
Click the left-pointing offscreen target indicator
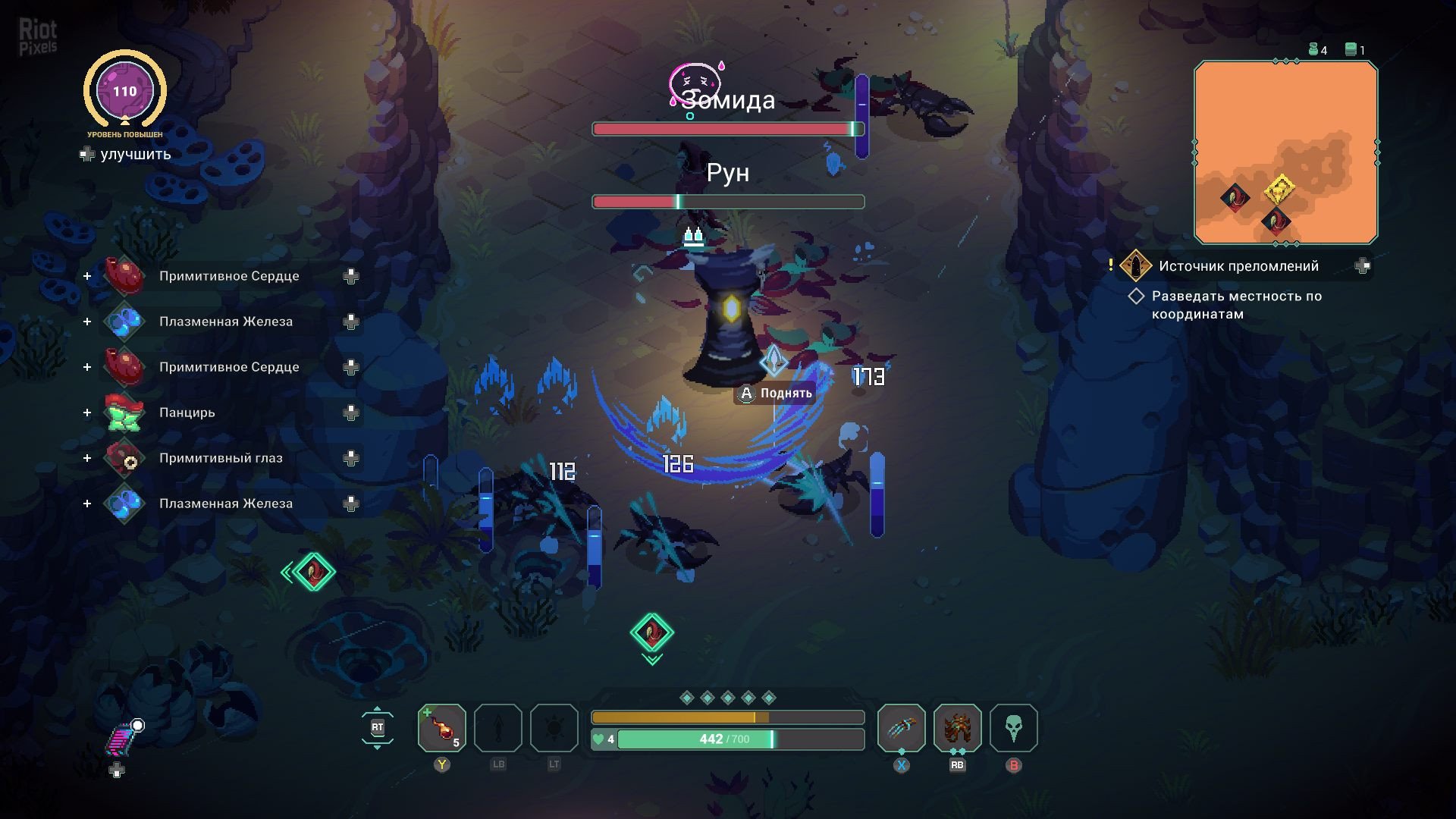pos(312,572)
